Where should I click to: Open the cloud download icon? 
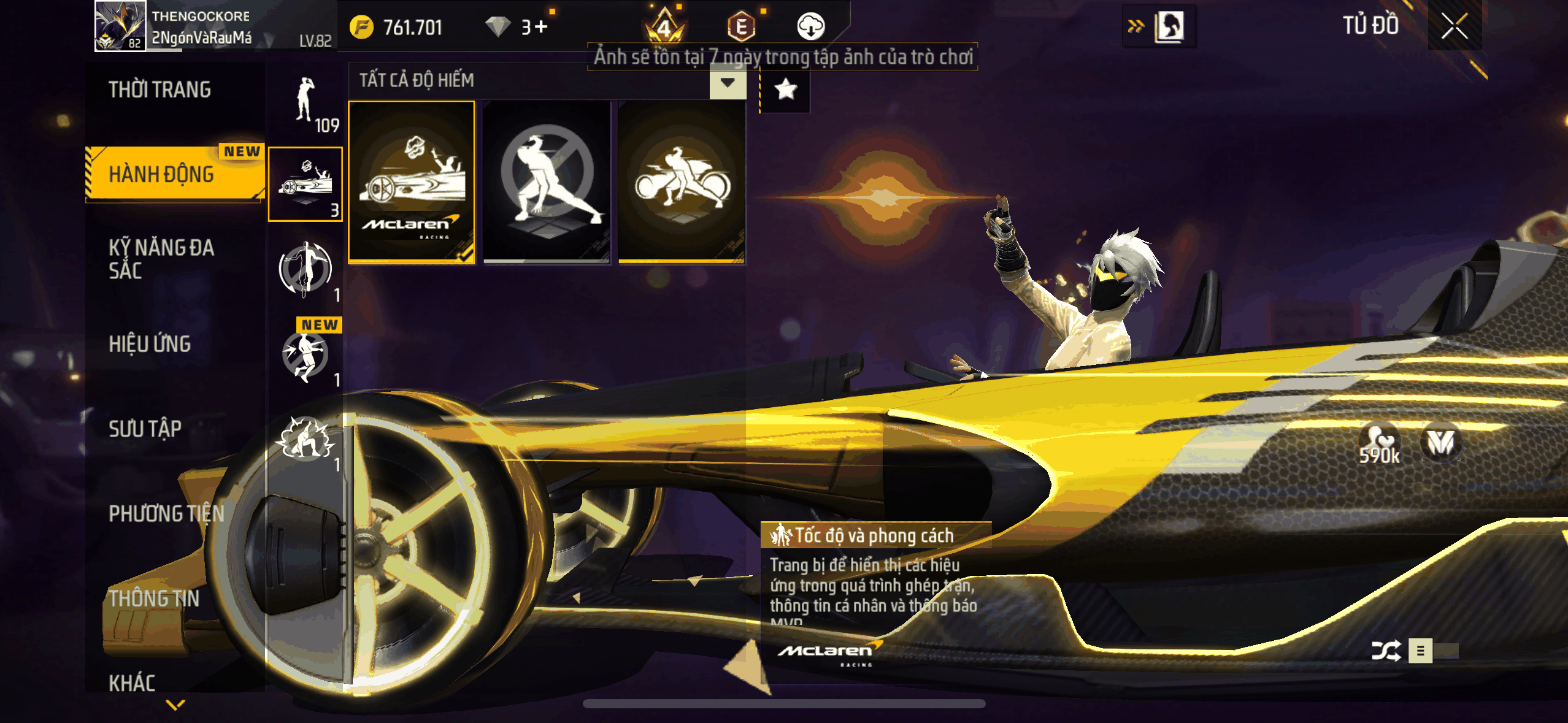(x=810, y=26)
